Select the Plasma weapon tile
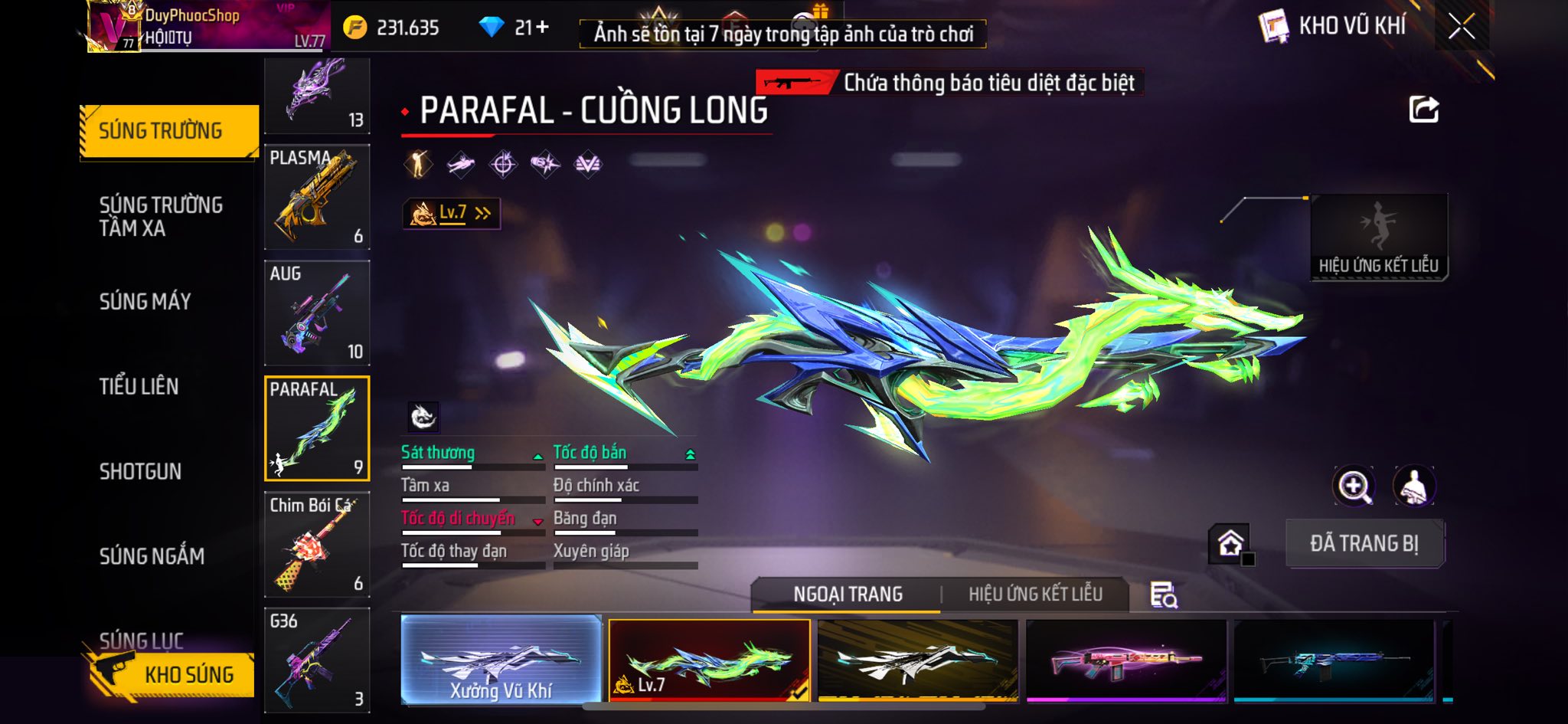The width and height of the screenshot is (1568, 724). pyautogui.click(x=317, y=197)
